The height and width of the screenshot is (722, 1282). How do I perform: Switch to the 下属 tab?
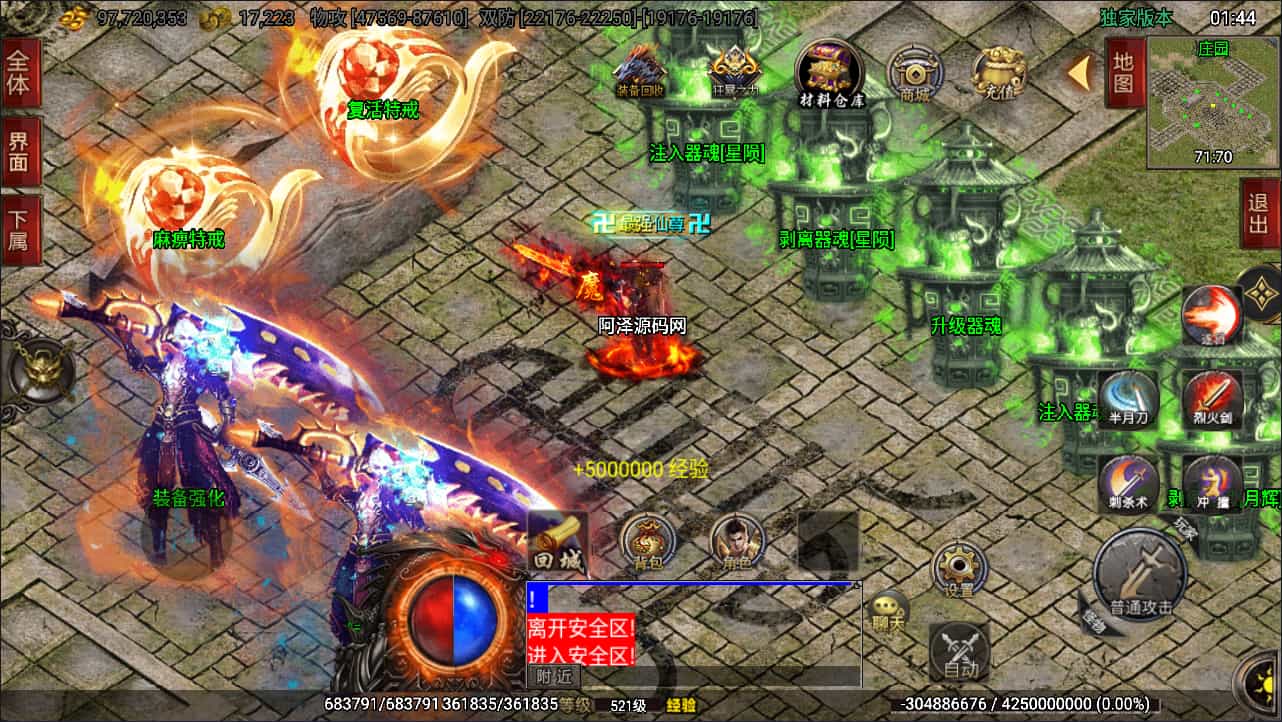point(19,229)
